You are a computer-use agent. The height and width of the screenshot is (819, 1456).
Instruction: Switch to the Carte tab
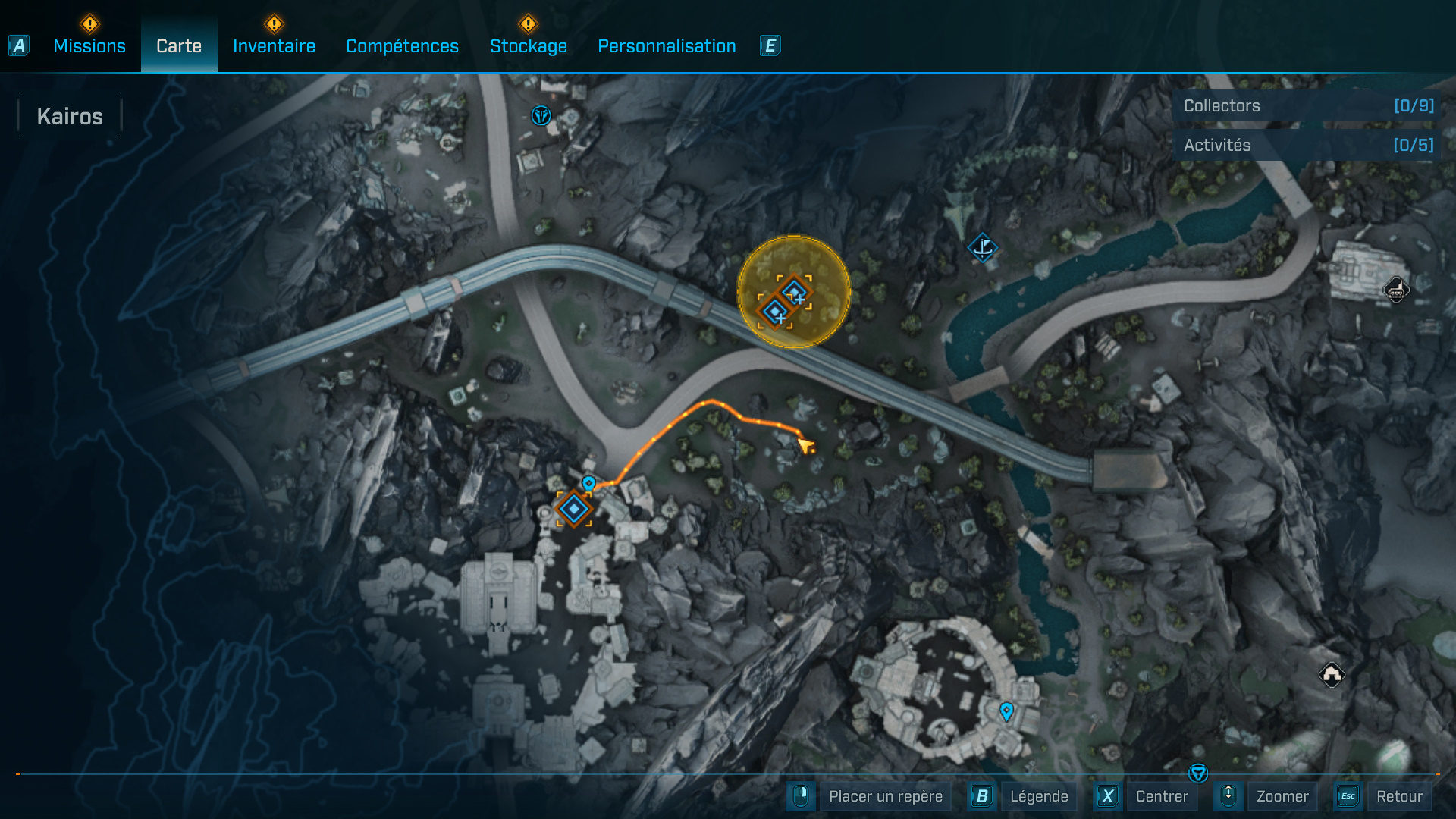coord(179,46)
